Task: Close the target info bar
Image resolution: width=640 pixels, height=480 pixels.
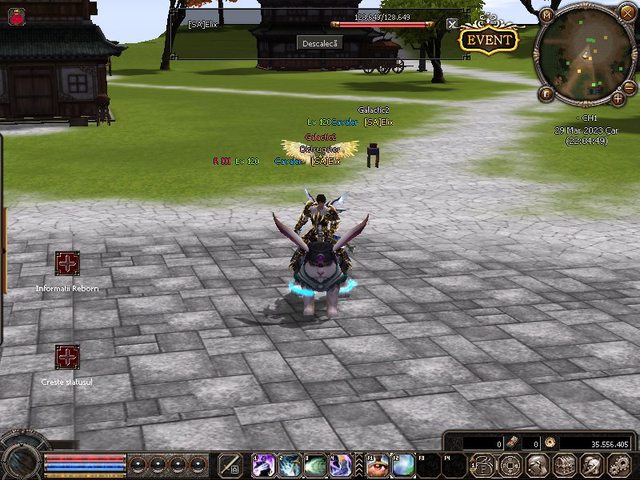Action: (452, 23)
